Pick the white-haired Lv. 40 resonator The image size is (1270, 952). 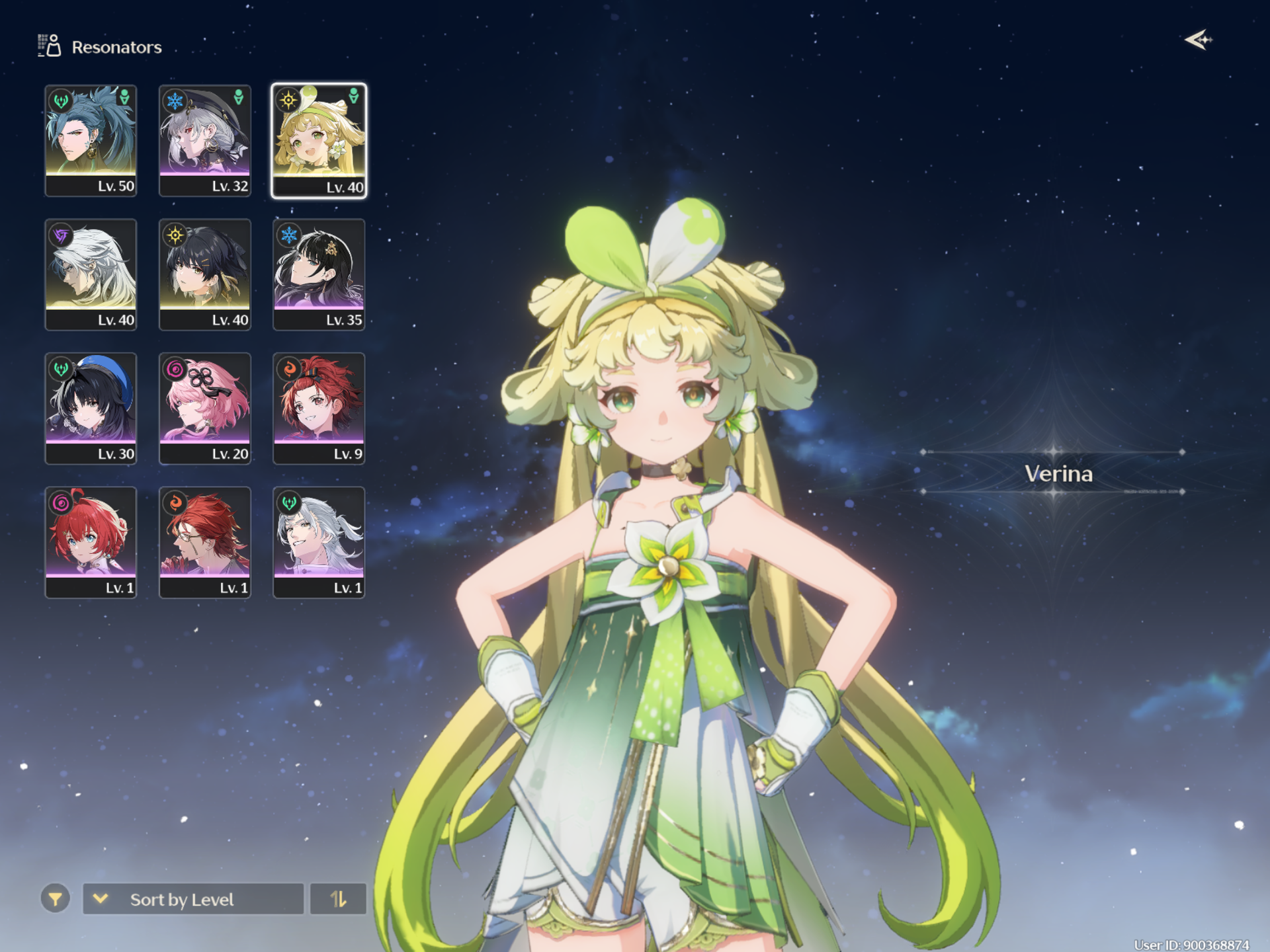point(91,274)
